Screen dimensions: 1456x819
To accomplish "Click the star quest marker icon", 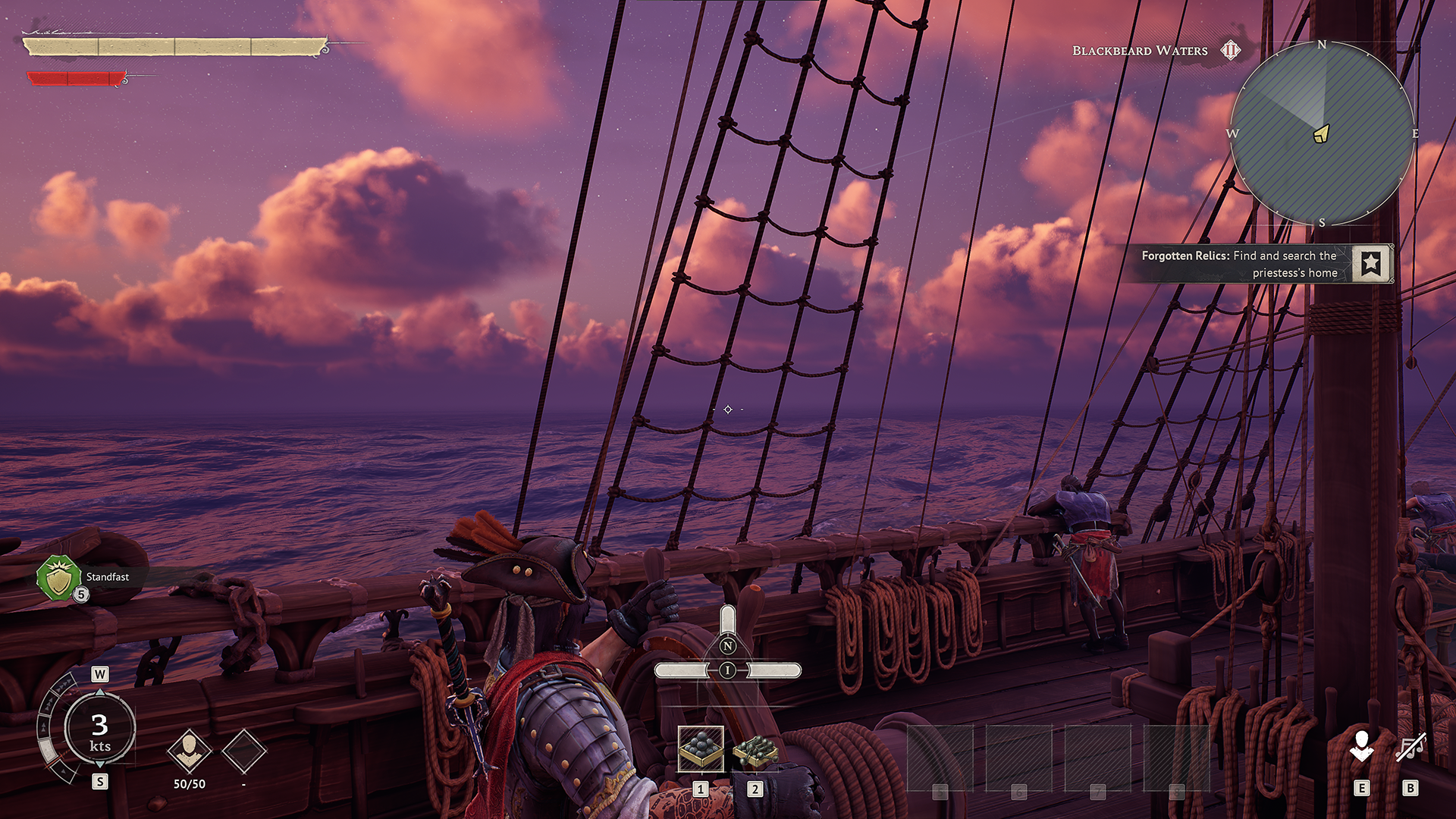I will click(x=1371, y=264).
